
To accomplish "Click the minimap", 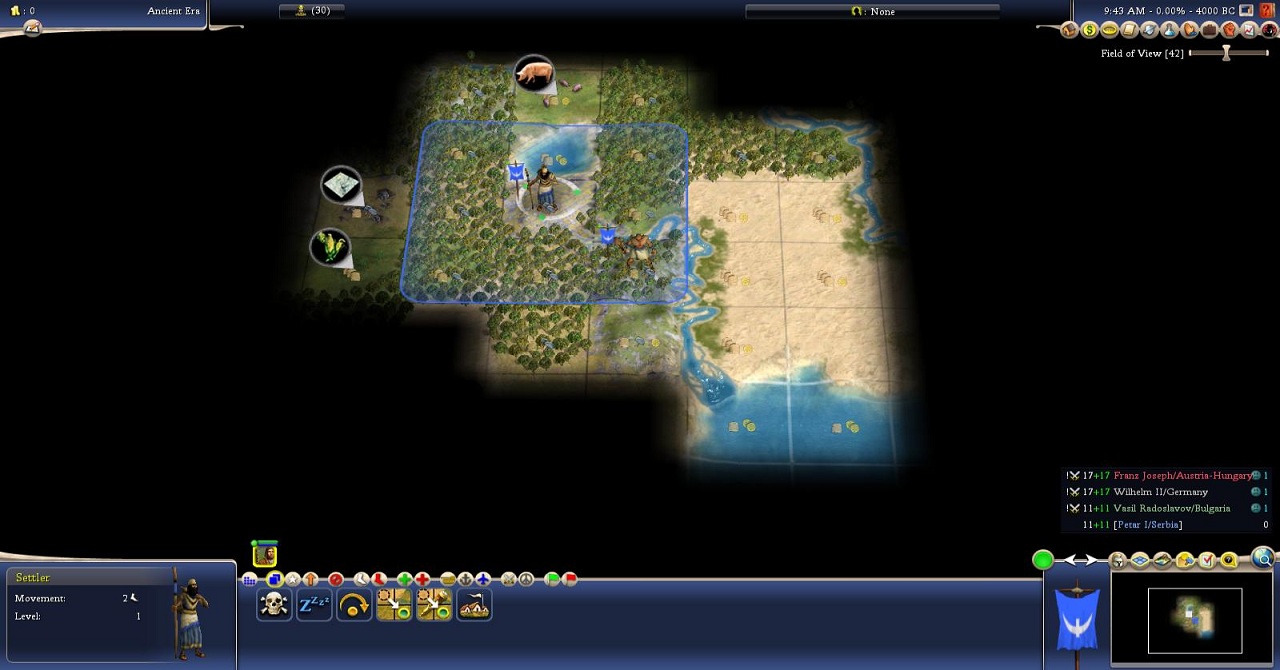I will click(1195, 620).
